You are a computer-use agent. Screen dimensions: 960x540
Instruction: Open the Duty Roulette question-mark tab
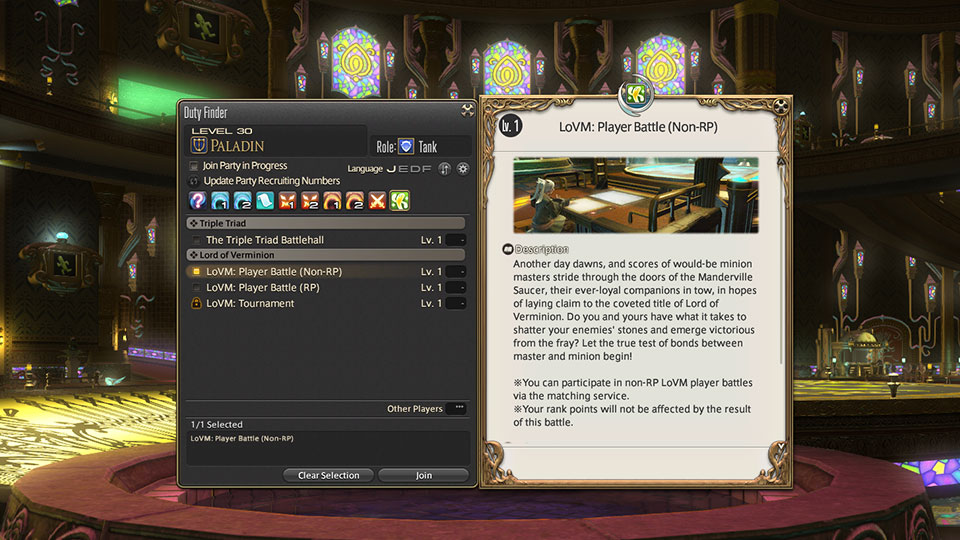tap(197, 200)
